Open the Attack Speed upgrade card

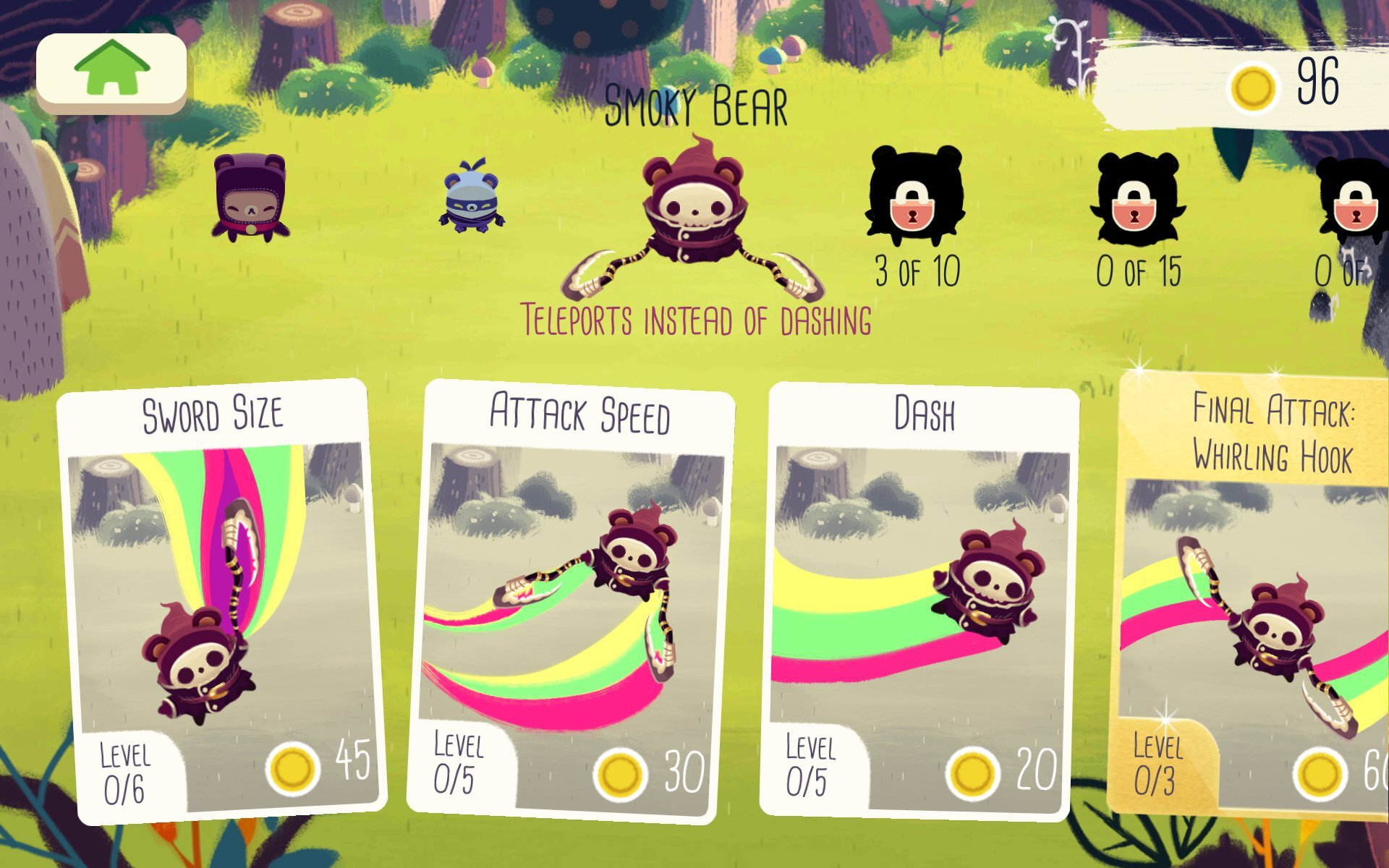point(572,593)
